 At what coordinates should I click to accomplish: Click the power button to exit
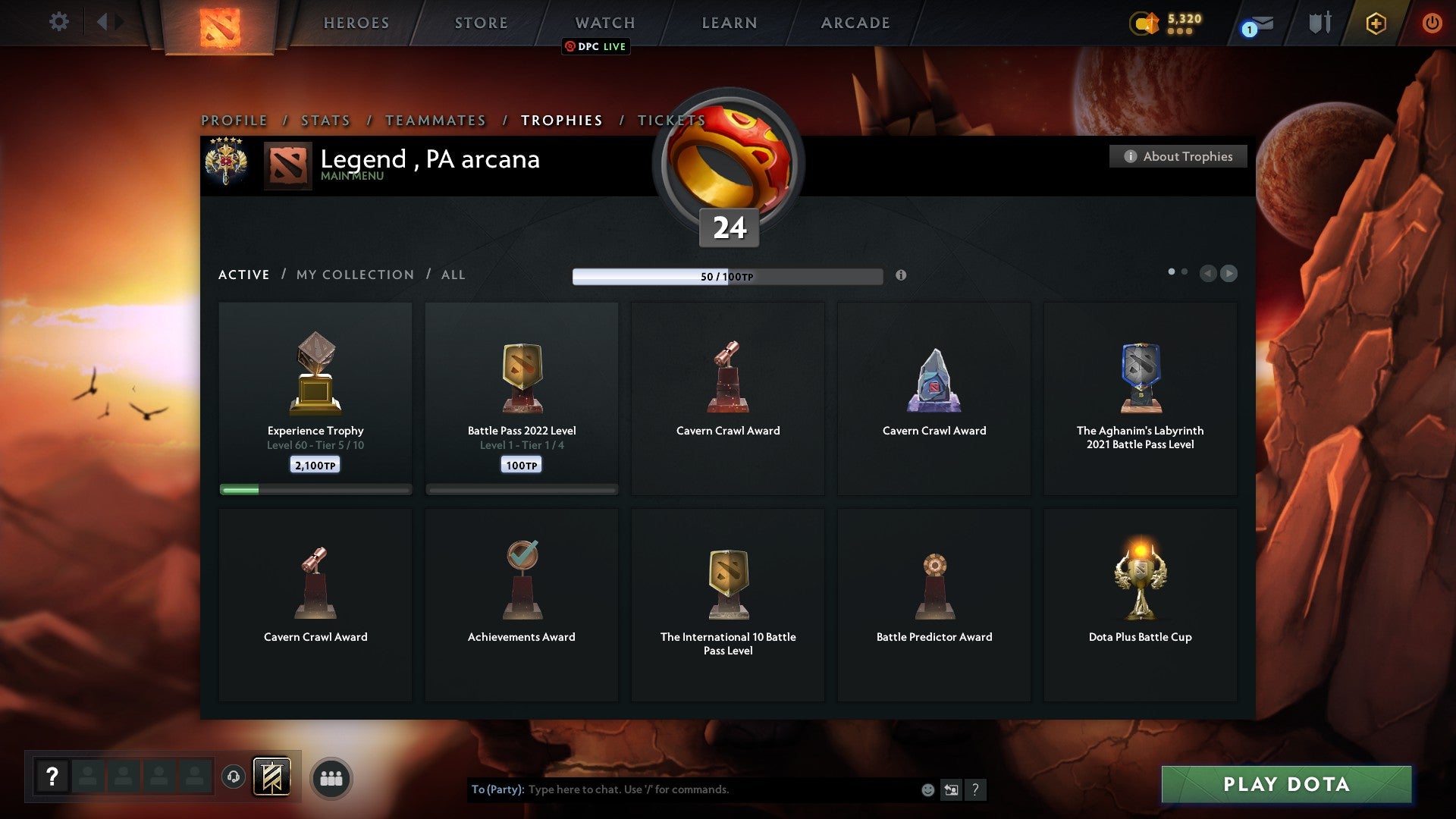click(1432, 23)
